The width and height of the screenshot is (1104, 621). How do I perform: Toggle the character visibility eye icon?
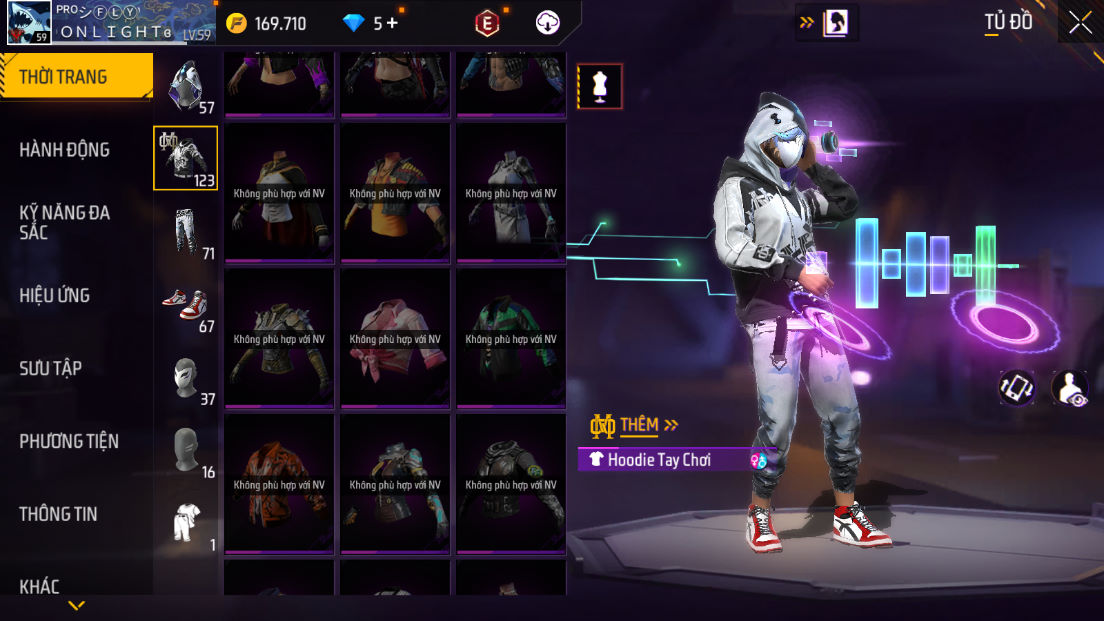(x=1070, y=388)
